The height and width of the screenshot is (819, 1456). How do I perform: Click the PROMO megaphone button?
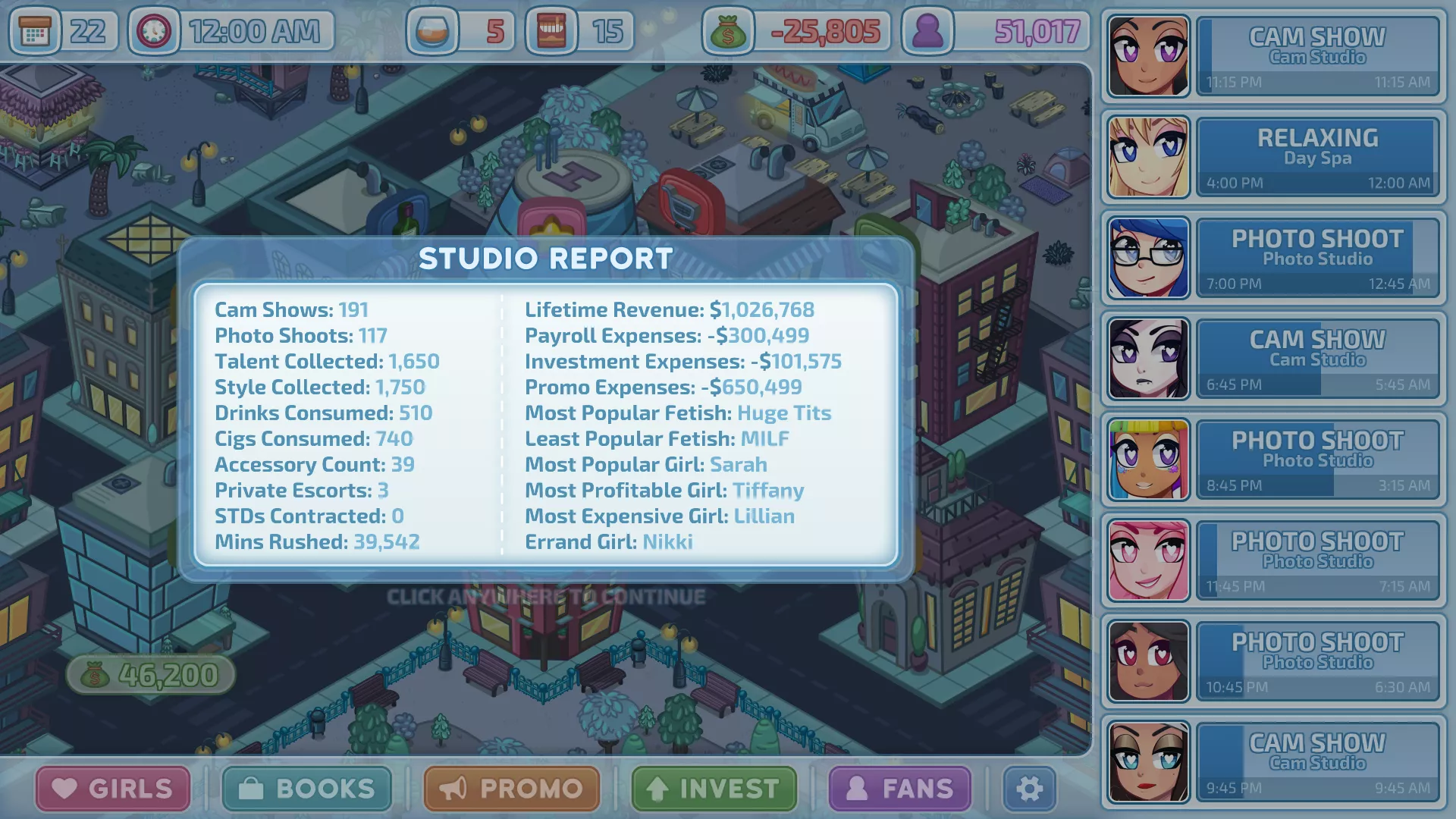(510, 789)
